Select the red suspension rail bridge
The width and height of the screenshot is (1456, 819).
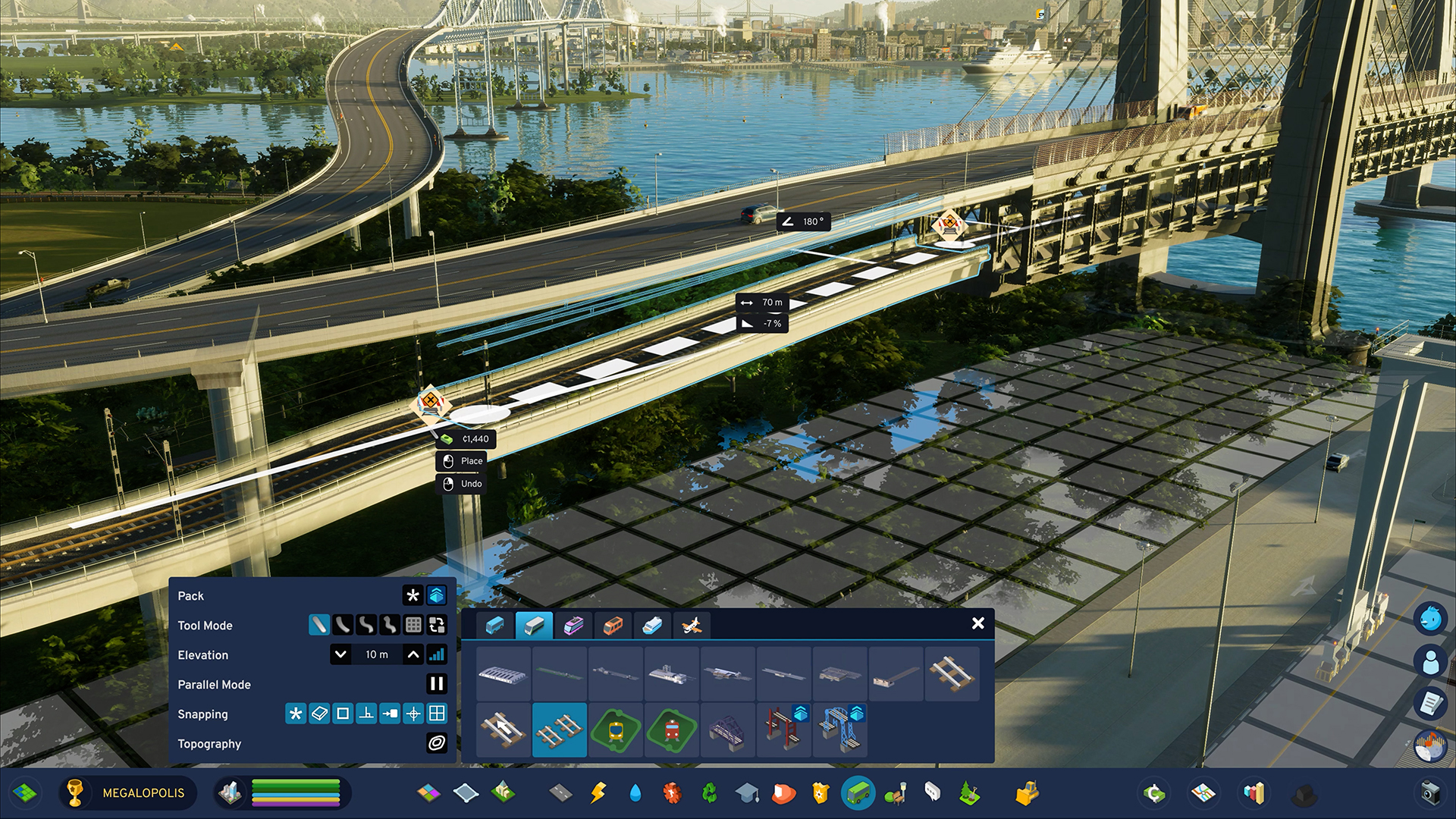coord(784,730)
